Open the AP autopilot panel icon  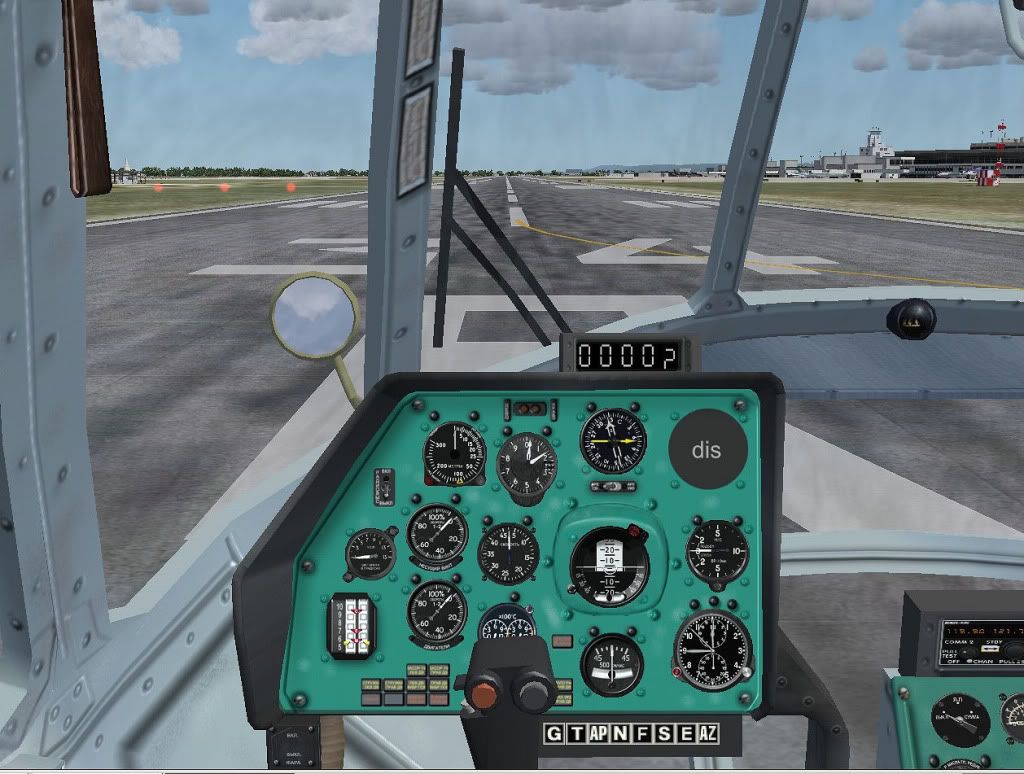pos(598,734)
